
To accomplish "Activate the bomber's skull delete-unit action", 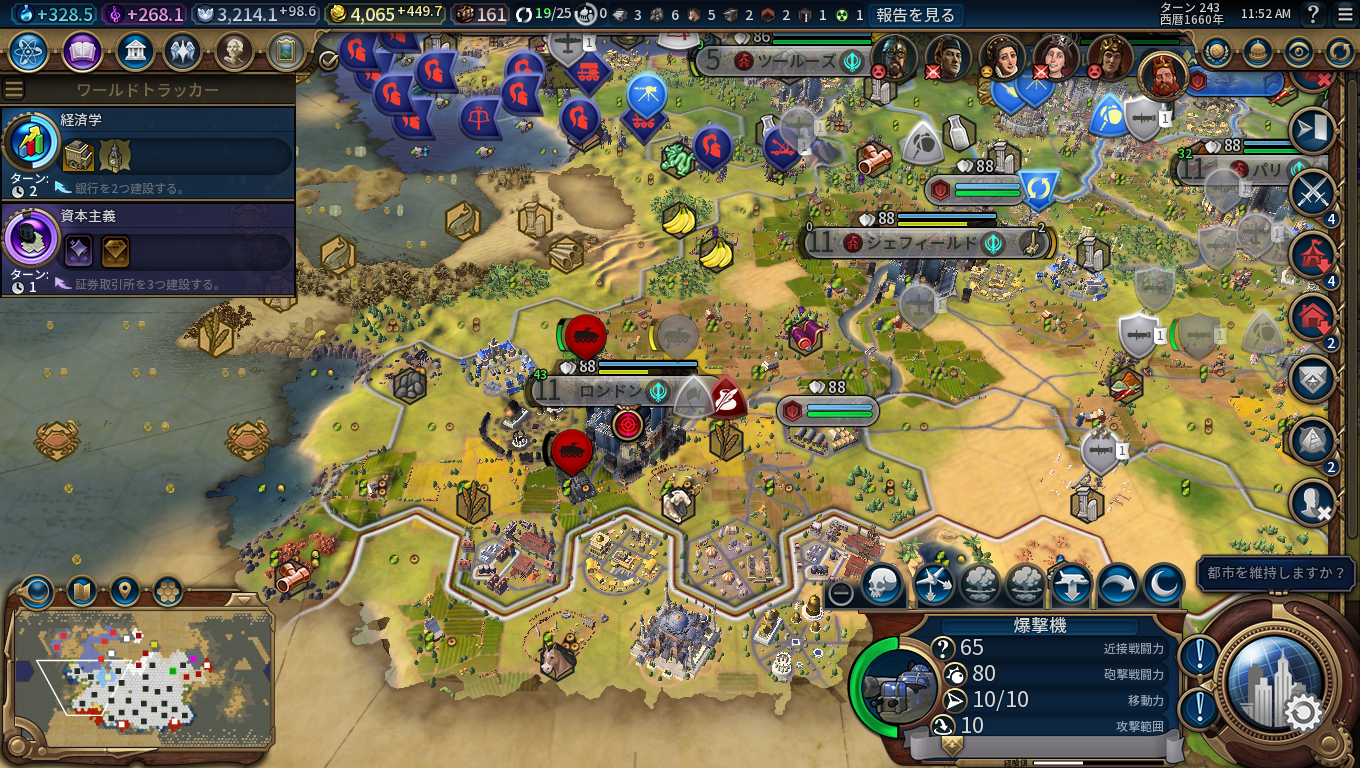I will pos(881,584).
